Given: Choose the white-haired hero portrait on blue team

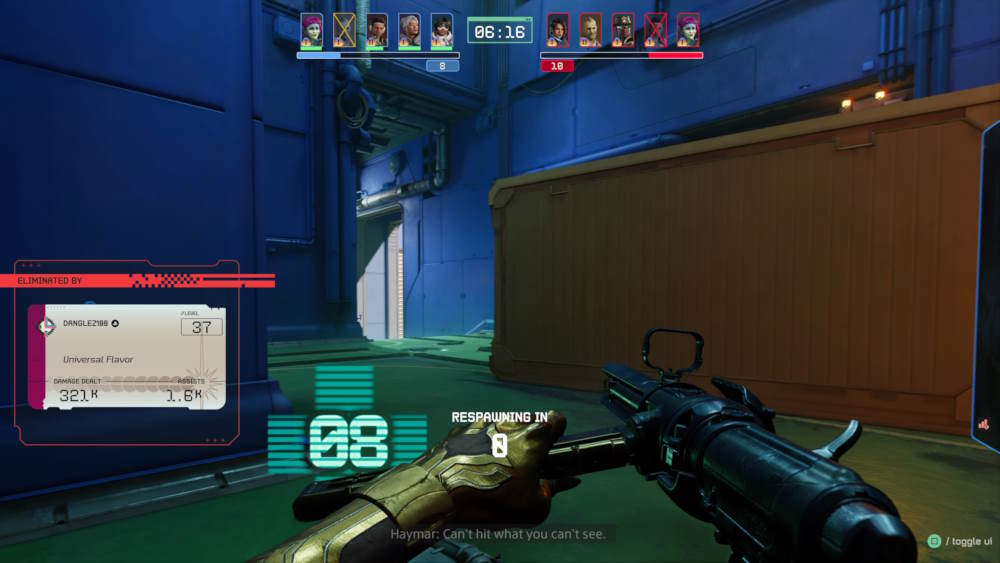Looking at the screenshot, I should pos(409,29).
